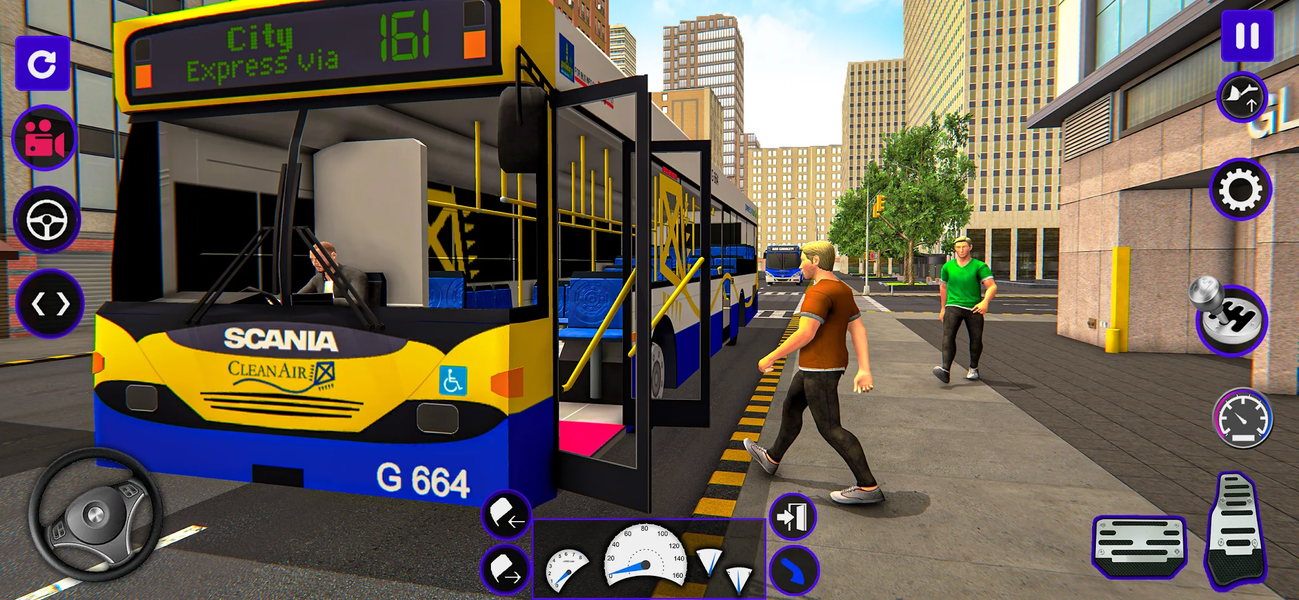Activate the left mirror arrow button
This screenshot has width=1299, height=600.
coord(506,515)
